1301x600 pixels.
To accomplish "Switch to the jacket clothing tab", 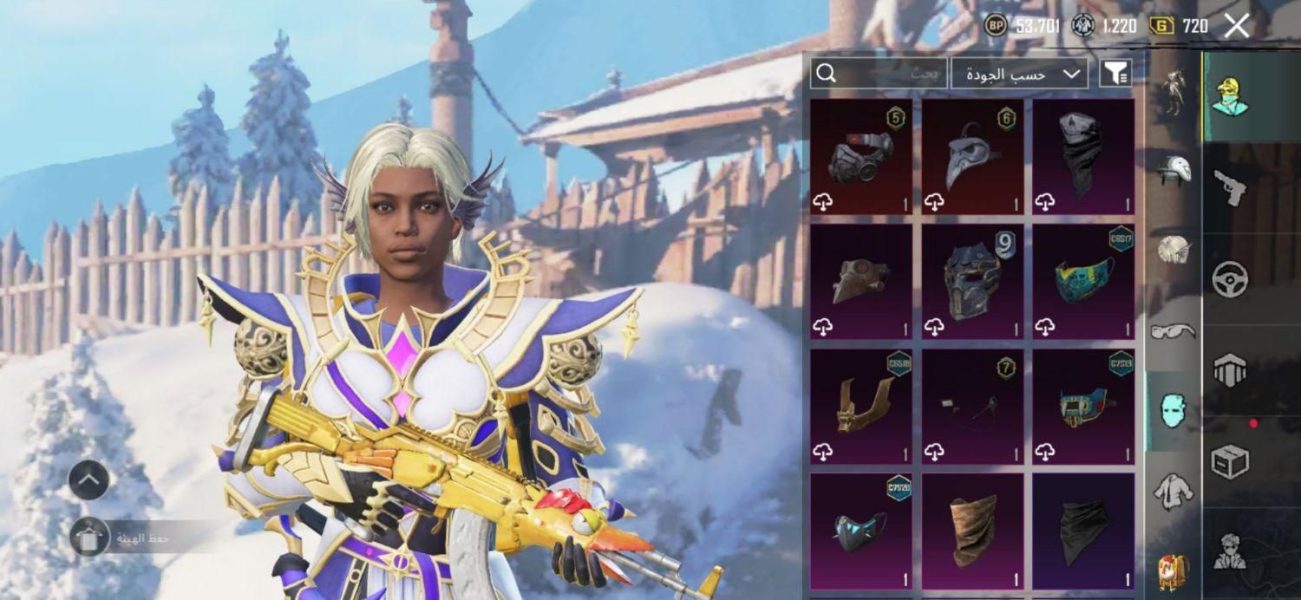I will [1174, 490].
